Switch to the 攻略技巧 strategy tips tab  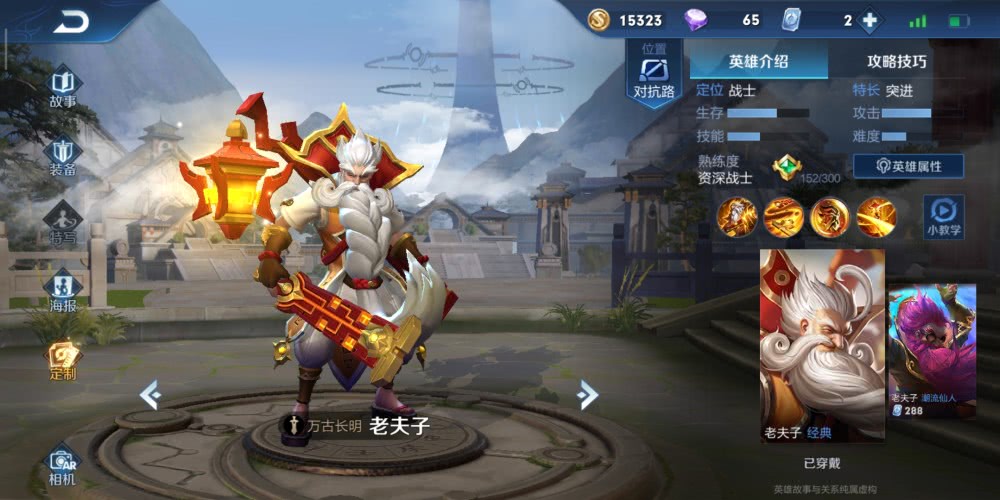pyautogui.click(x=896, y=61)
